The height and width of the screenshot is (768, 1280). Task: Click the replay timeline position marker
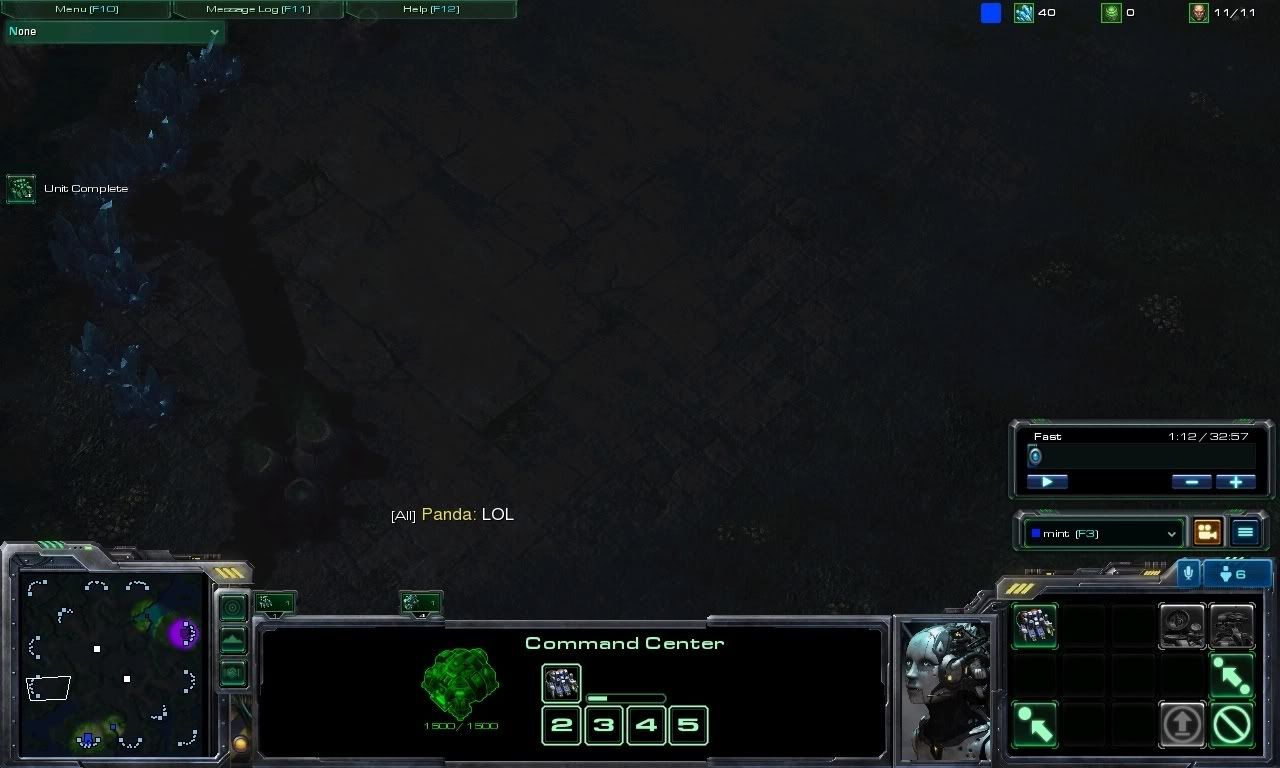point(1035,457)
